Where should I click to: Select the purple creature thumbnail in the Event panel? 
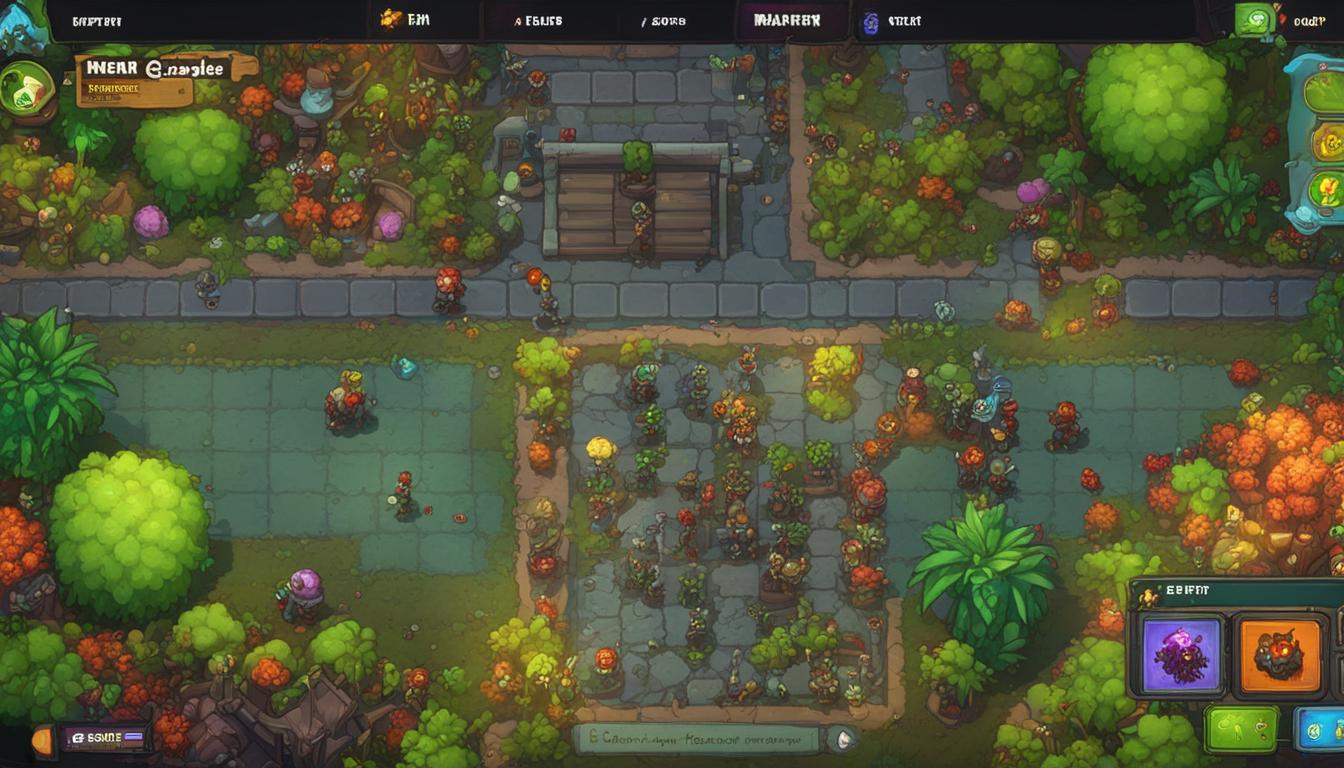click(x=1183, y=653)
